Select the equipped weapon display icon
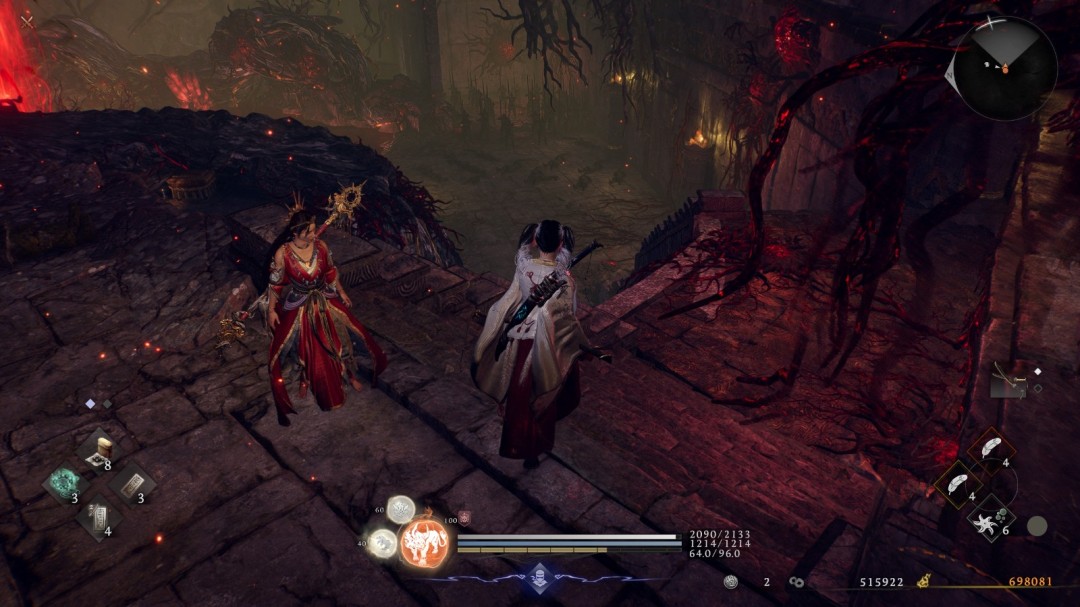1080x607 pixels. point(1008,381)
